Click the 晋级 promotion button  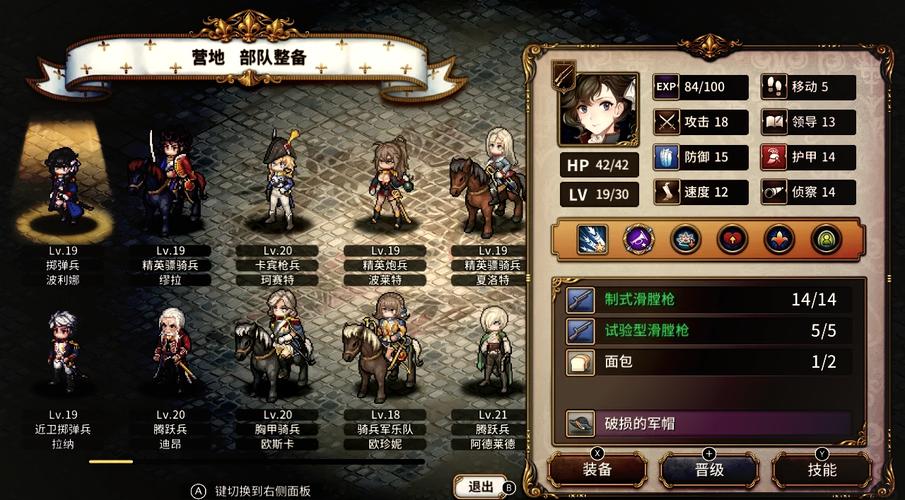point(709,469)
